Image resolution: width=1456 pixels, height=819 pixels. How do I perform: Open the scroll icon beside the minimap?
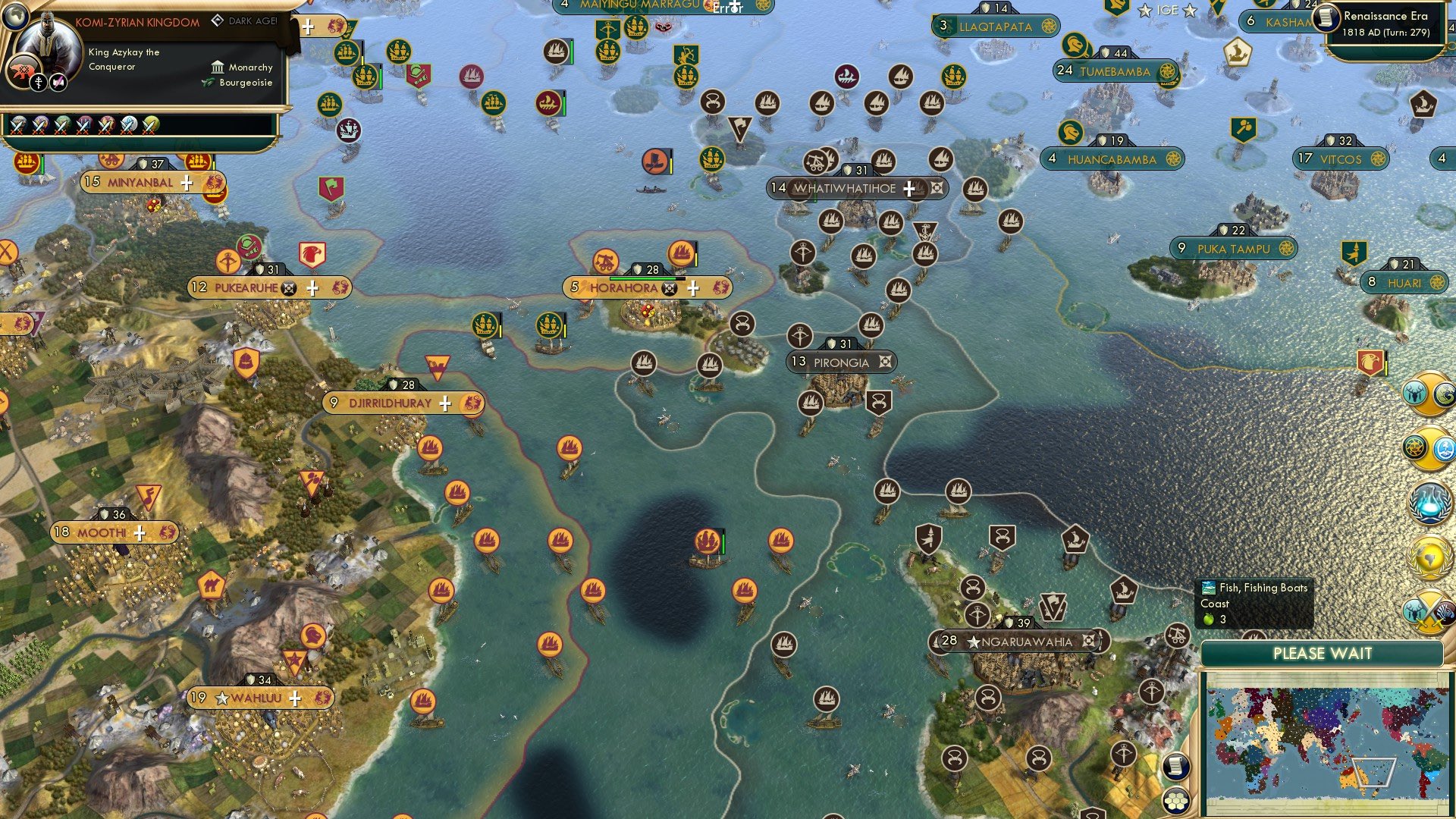(x=1175, y=767)
